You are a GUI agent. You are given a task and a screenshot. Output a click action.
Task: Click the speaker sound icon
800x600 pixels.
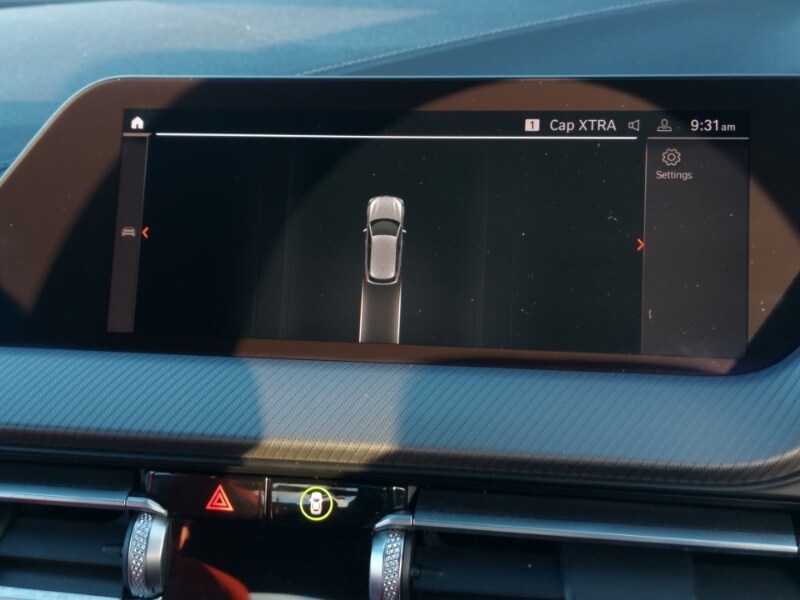pos(633,125)
